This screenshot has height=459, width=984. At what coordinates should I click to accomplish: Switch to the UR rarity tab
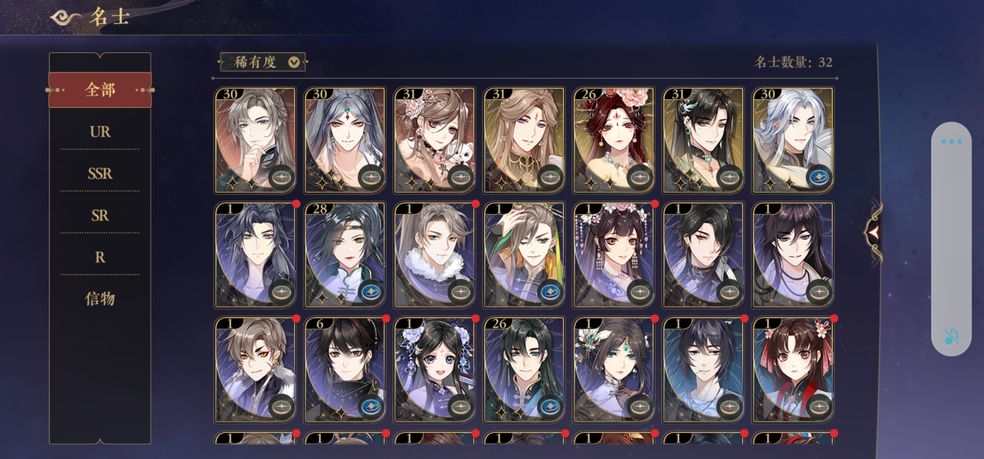coord(100,131)
